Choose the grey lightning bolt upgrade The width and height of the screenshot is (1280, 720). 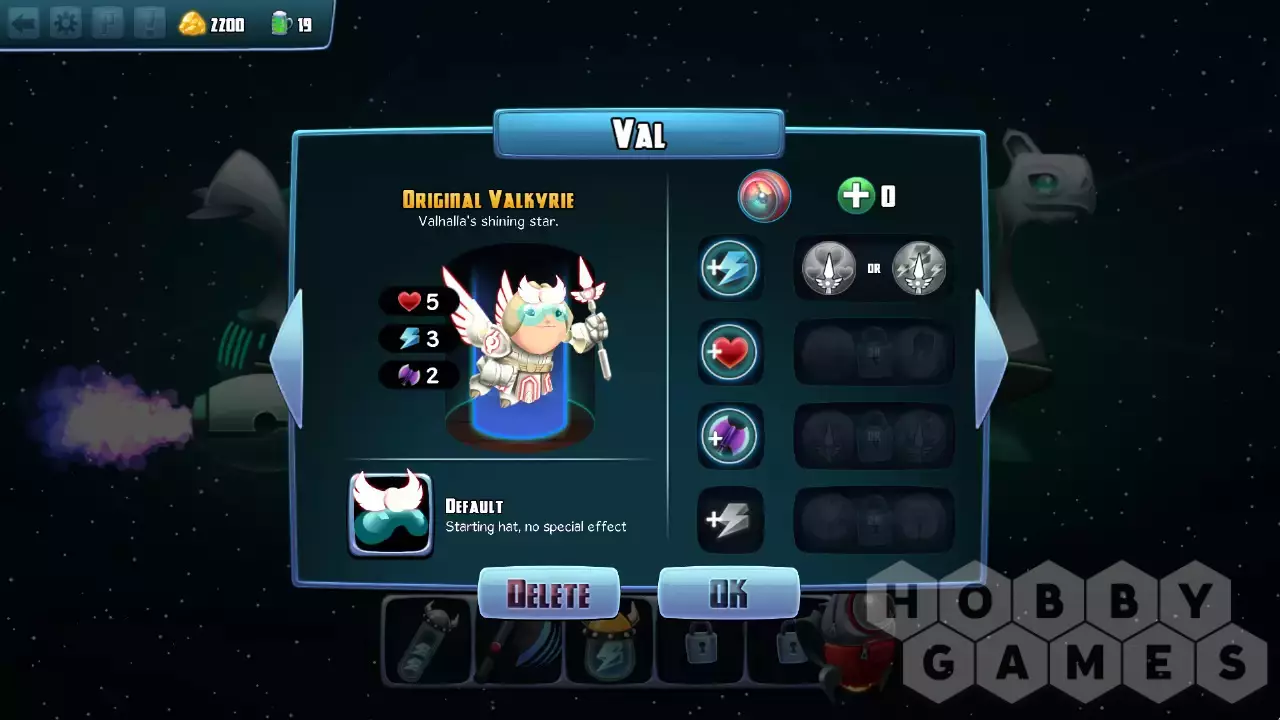coord(729,520)
